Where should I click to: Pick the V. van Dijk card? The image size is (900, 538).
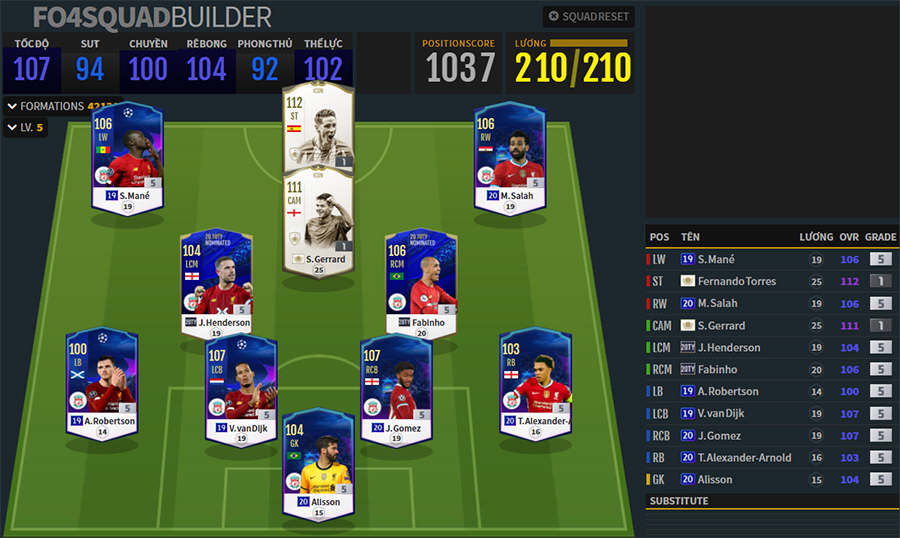coord(240,388)
